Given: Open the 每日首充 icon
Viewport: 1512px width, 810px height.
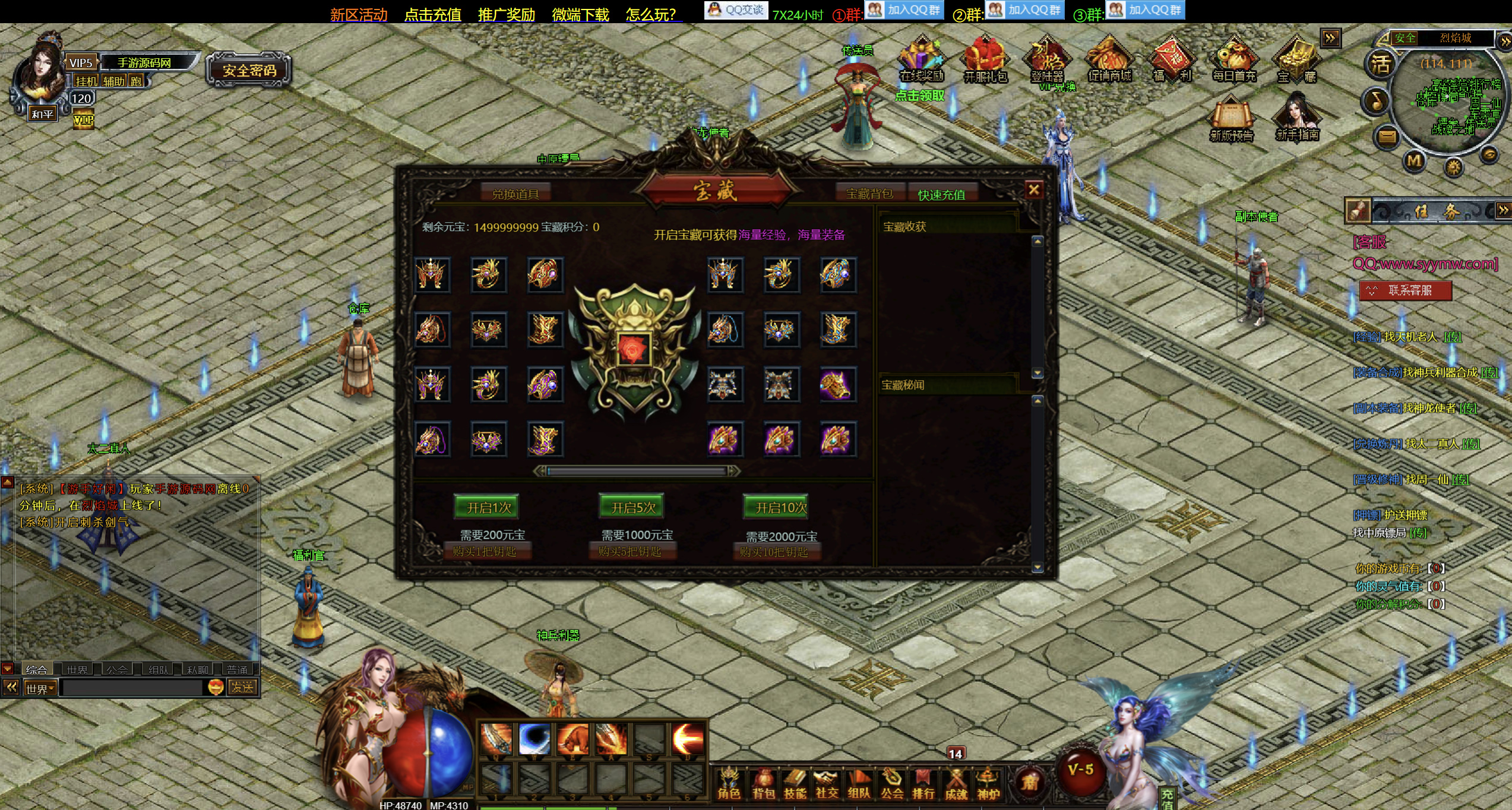Looking at the screenshot, I should coord(1233,61).
